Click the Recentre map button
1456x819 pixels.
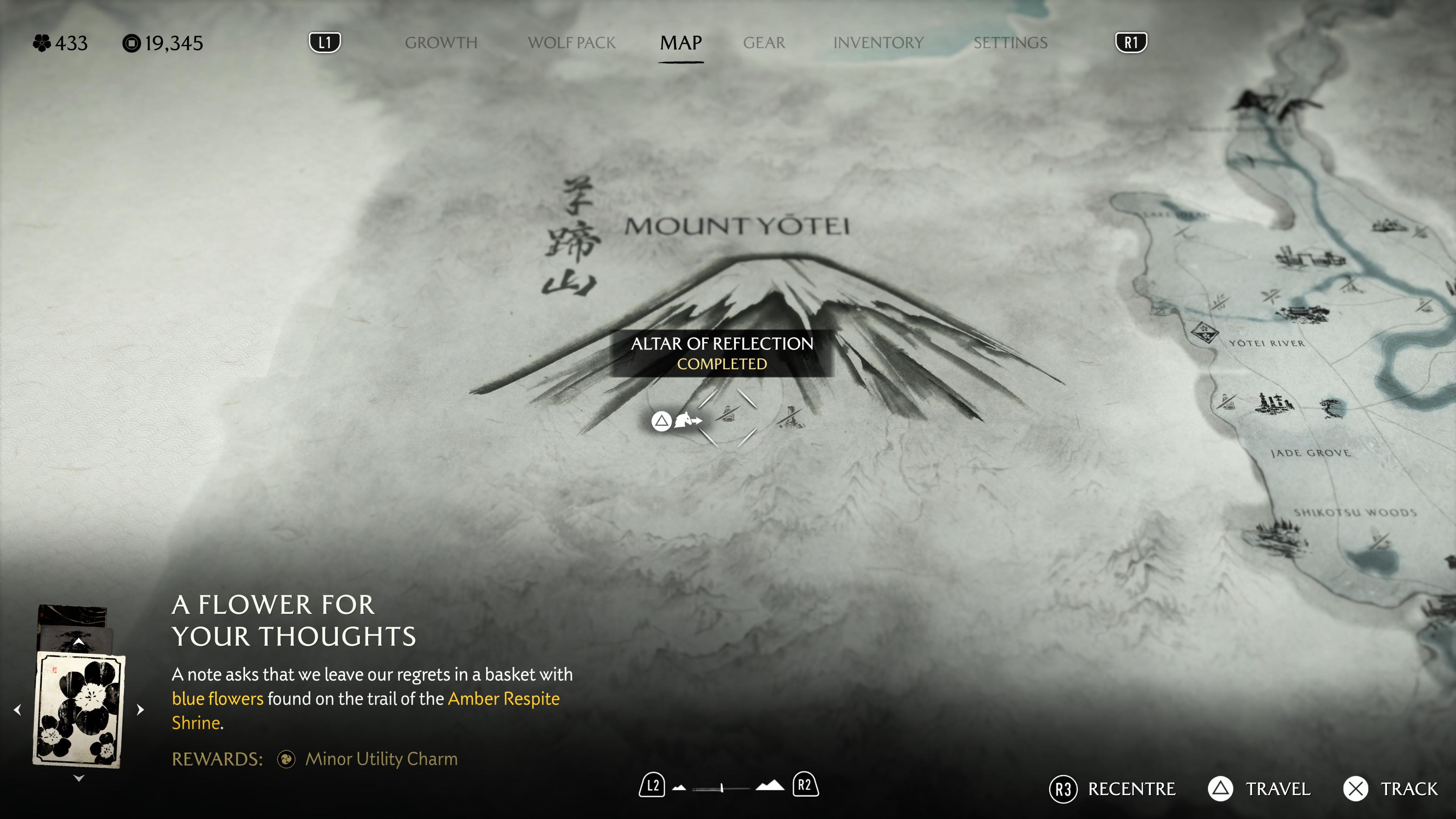tap(1112, 789)
